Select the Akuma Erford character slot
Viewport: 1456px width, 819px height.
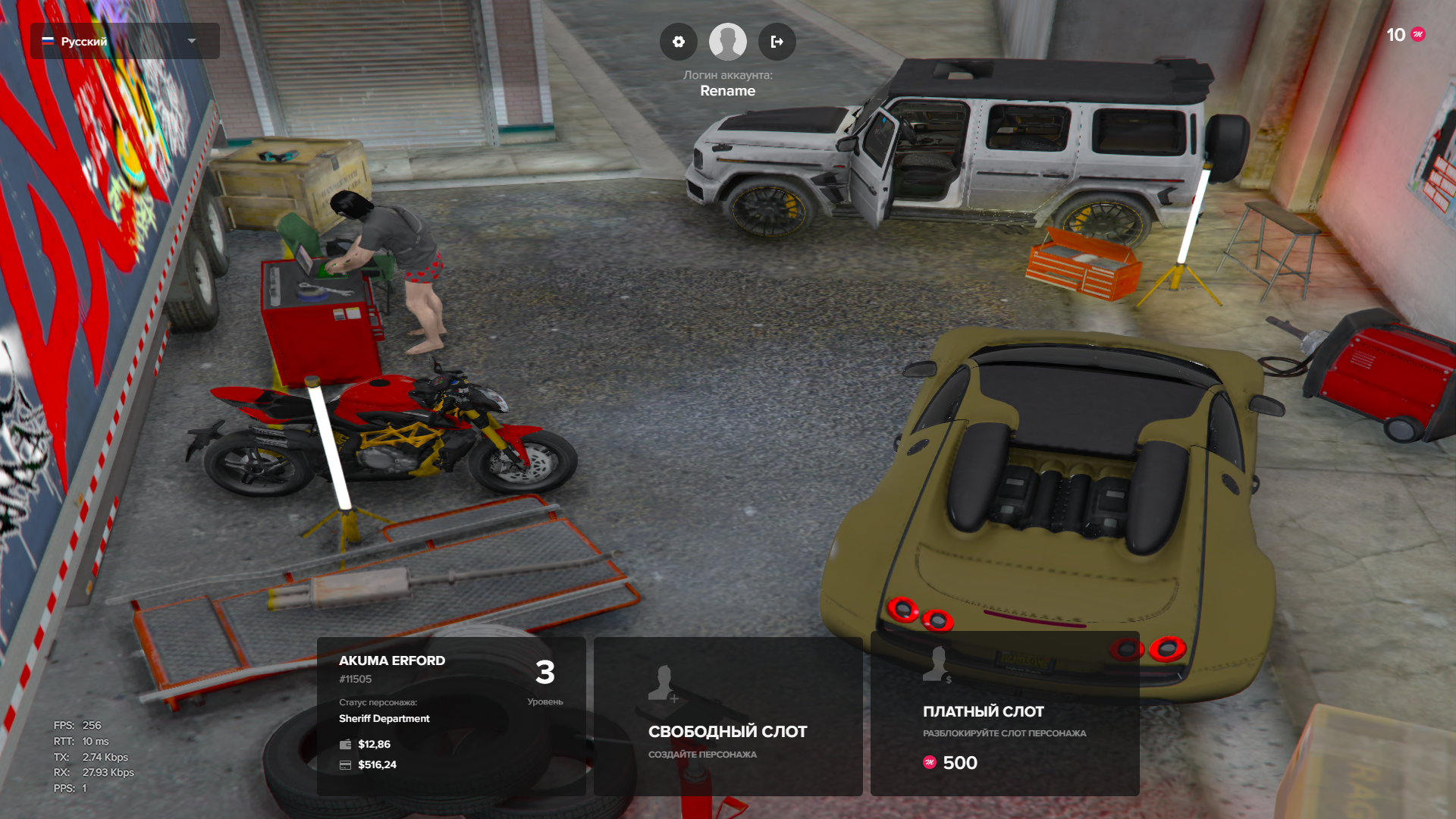(x=451, y=716)
